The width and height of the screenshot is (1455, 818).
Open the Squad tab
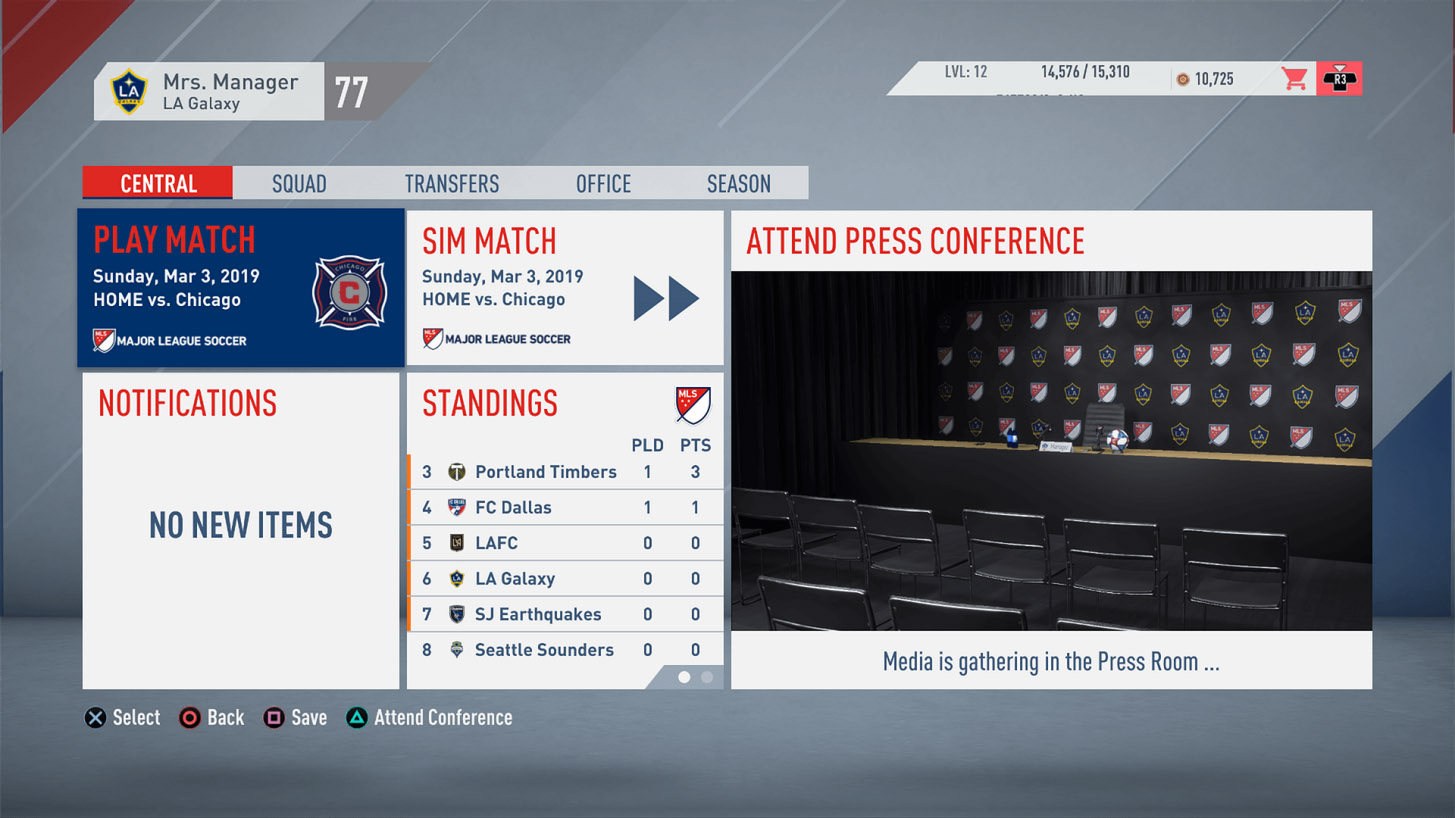click(x=299, y=184)
